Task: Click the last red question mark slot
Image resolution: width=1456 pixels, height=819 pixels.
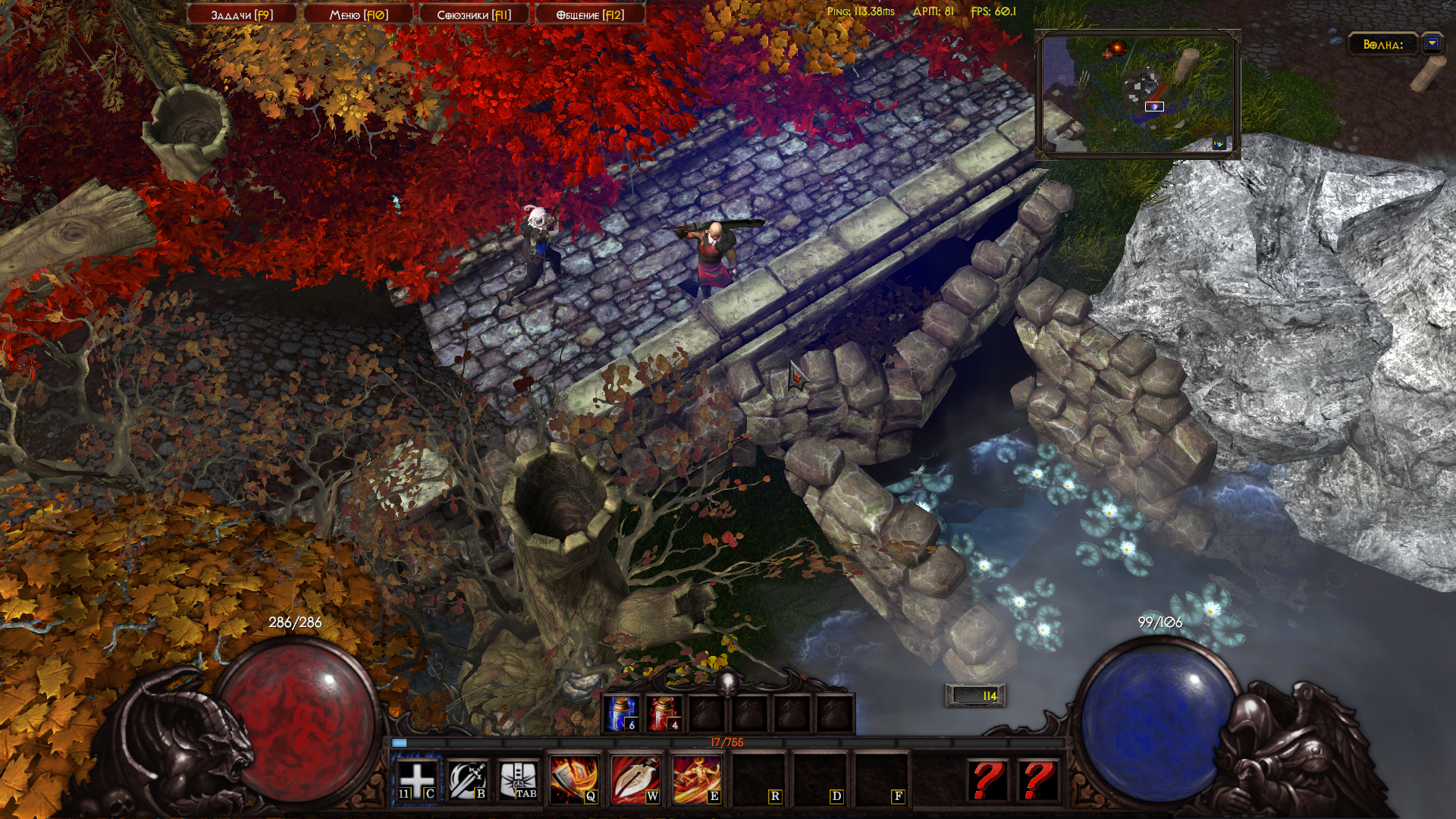Action: click(1038, 780)
